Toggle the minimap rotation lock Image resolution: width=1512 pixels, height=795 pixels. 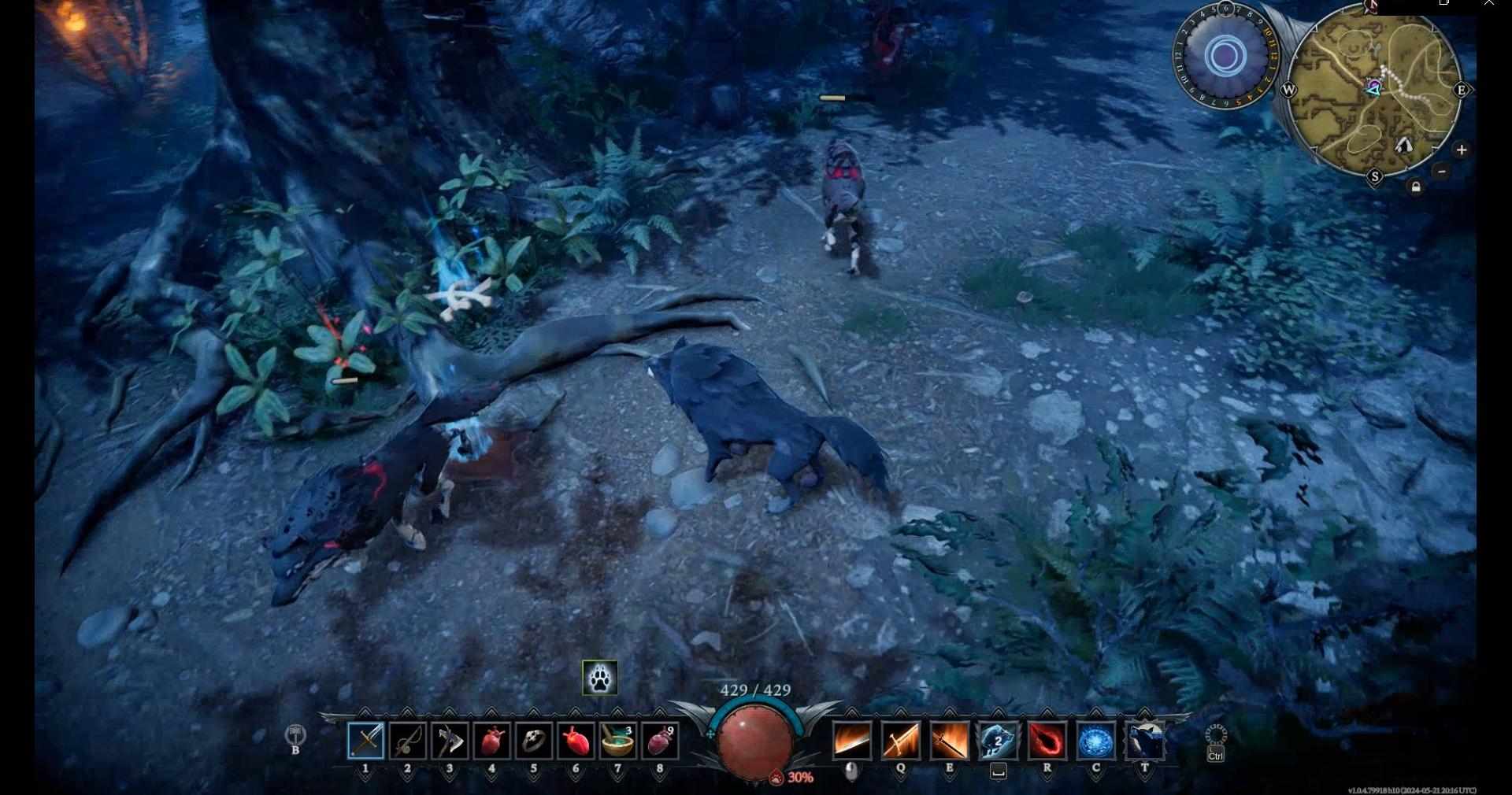(1416, 187)
